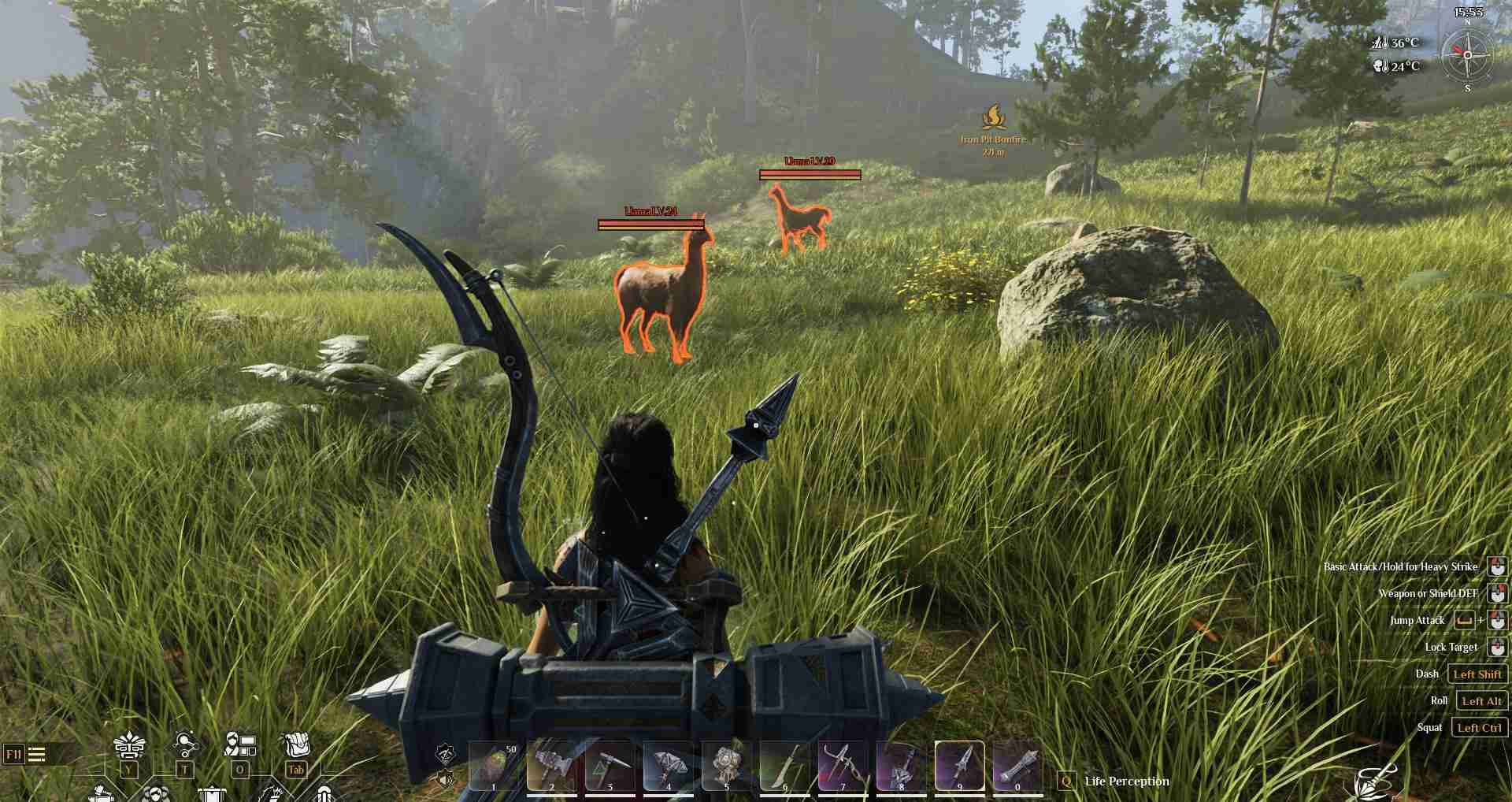Click the emblem icon above the speaker
This screenshot has width=1512, height=802.
(446, 754)
